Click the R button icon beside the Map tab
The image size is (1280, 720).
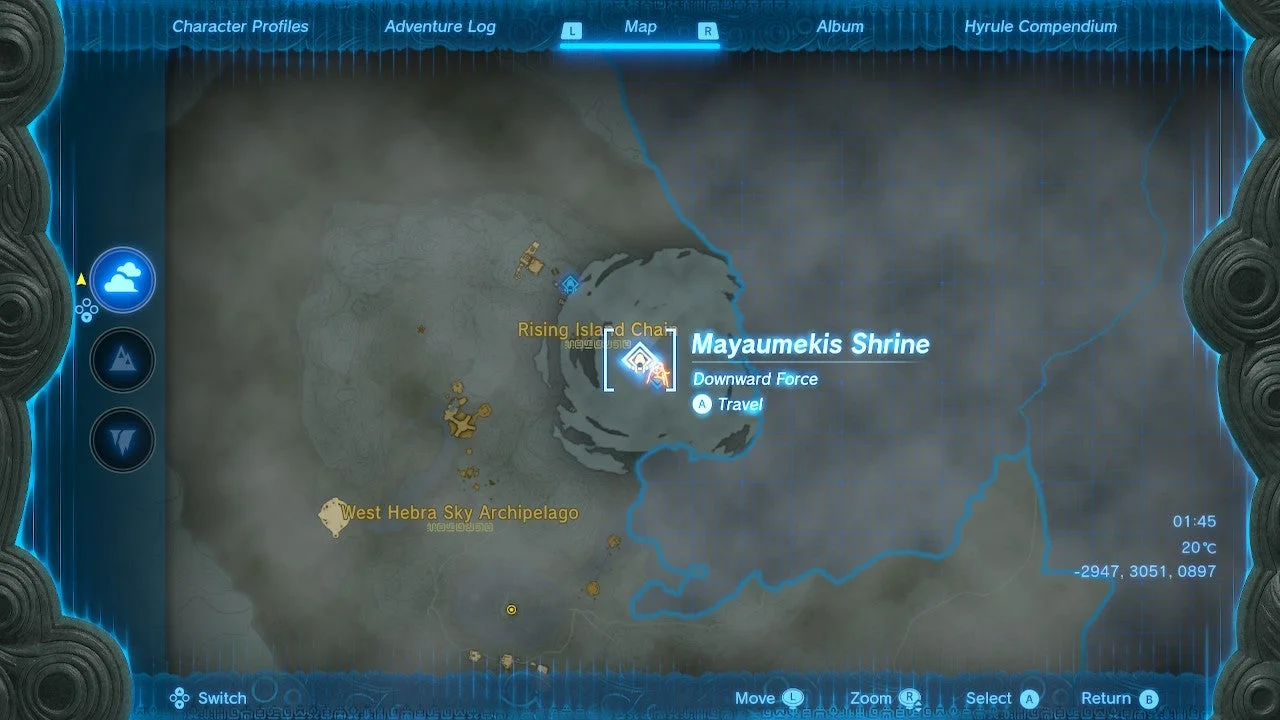(708, 31)
